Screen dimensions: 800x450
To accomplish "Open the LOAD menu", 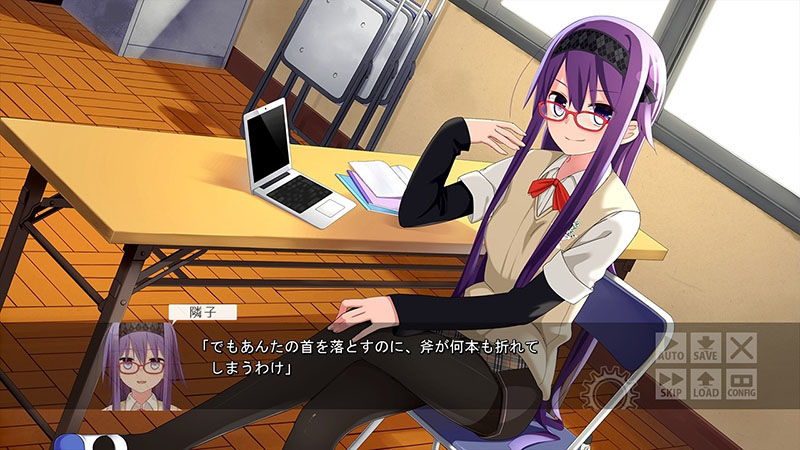I will [x=706, y=384].
